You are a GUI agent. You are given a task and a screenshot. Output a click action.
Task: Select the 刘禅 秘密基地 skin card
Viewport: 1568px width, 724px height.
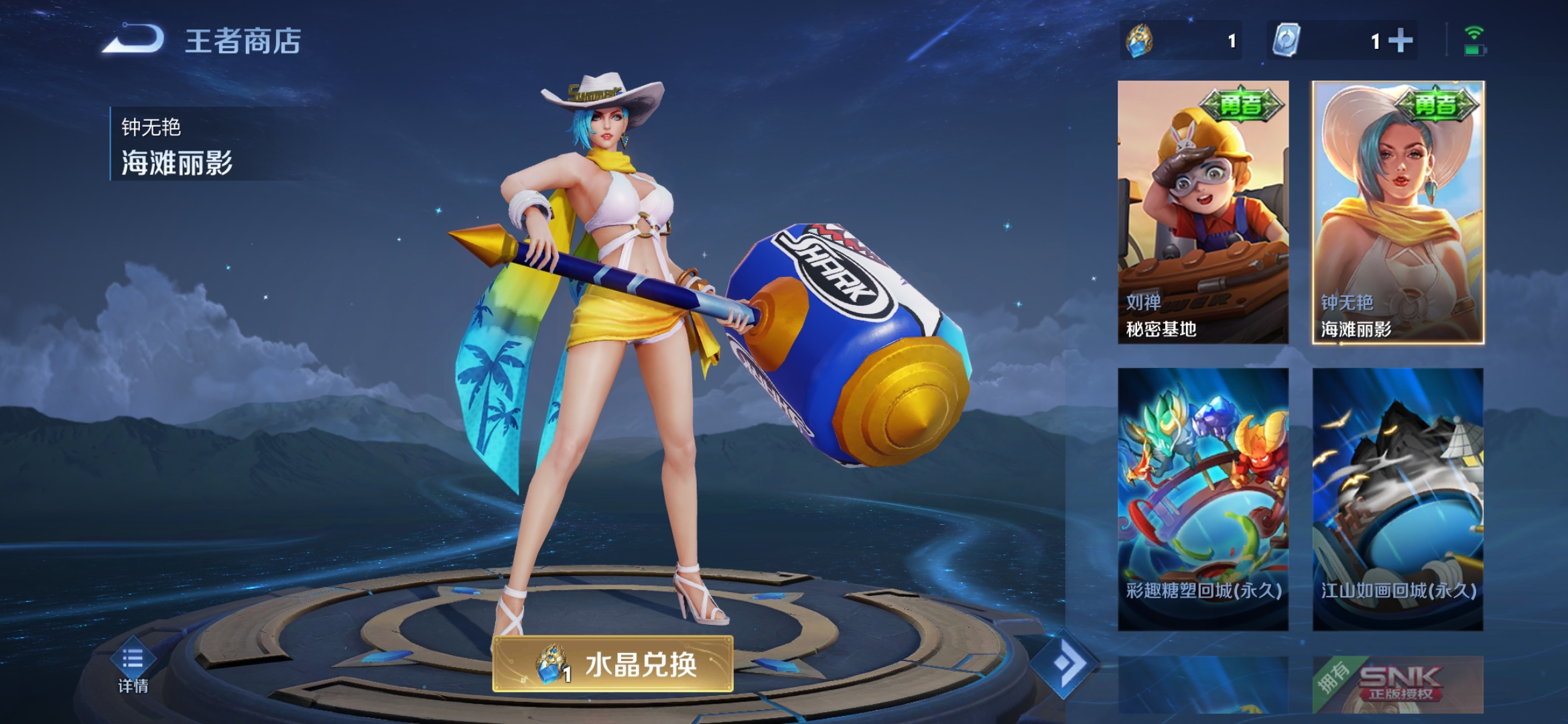pos(1203,212)
